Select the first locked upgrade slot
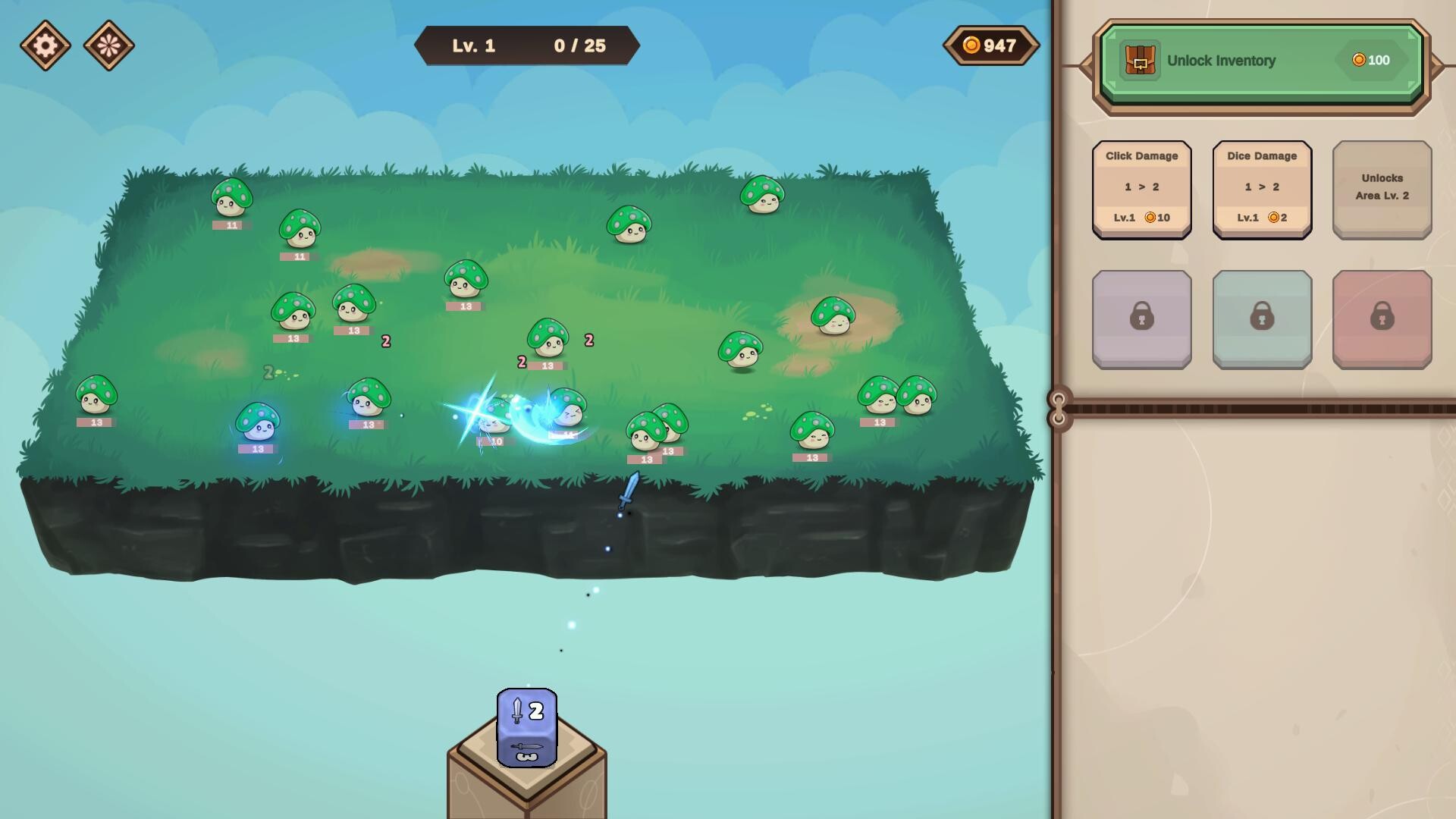 point(1141,318)
